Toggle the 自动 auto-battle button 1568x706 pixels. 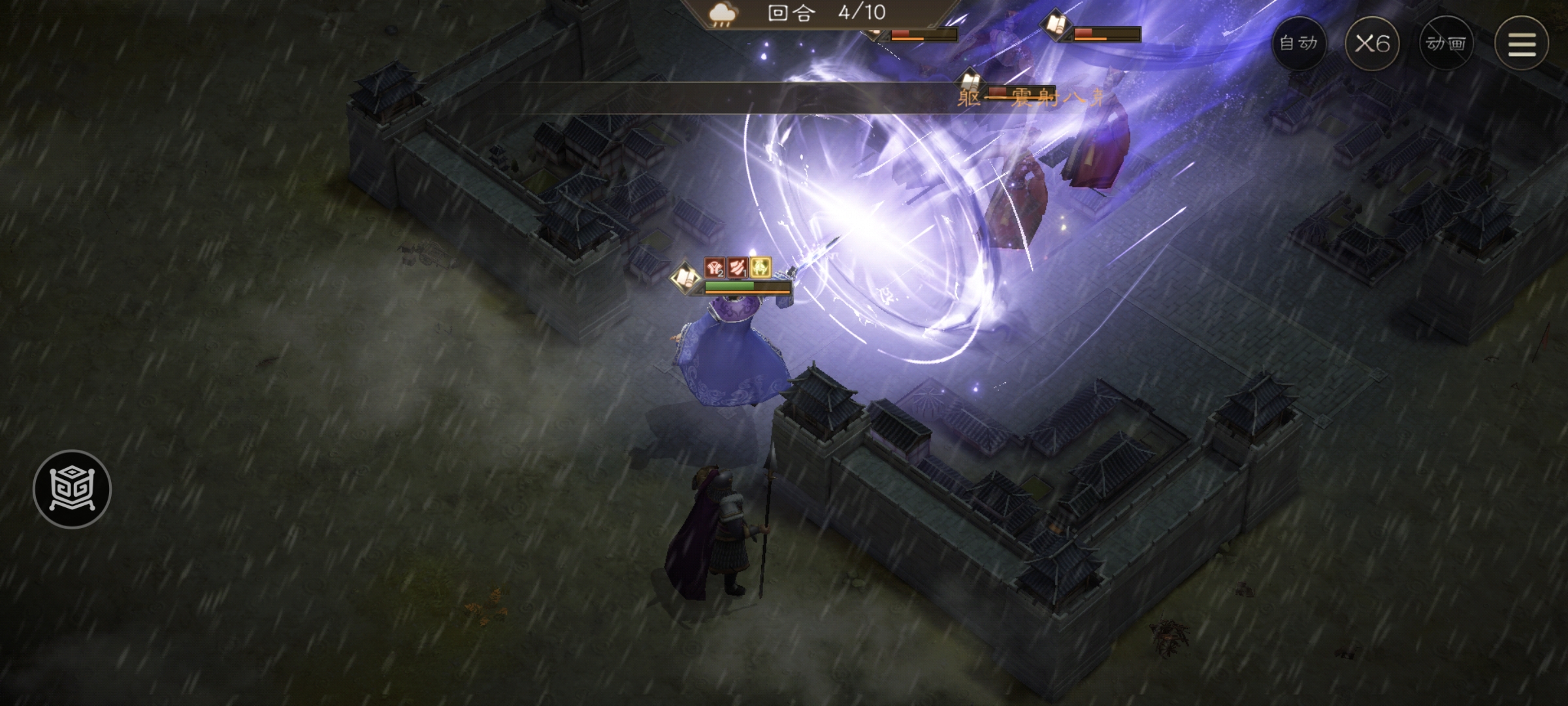tap(1298, 43)
